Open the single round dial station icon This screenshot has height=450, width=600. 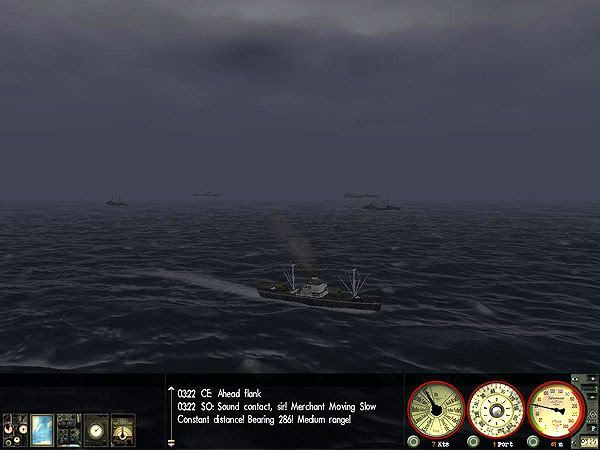click(x=96, y=427)
